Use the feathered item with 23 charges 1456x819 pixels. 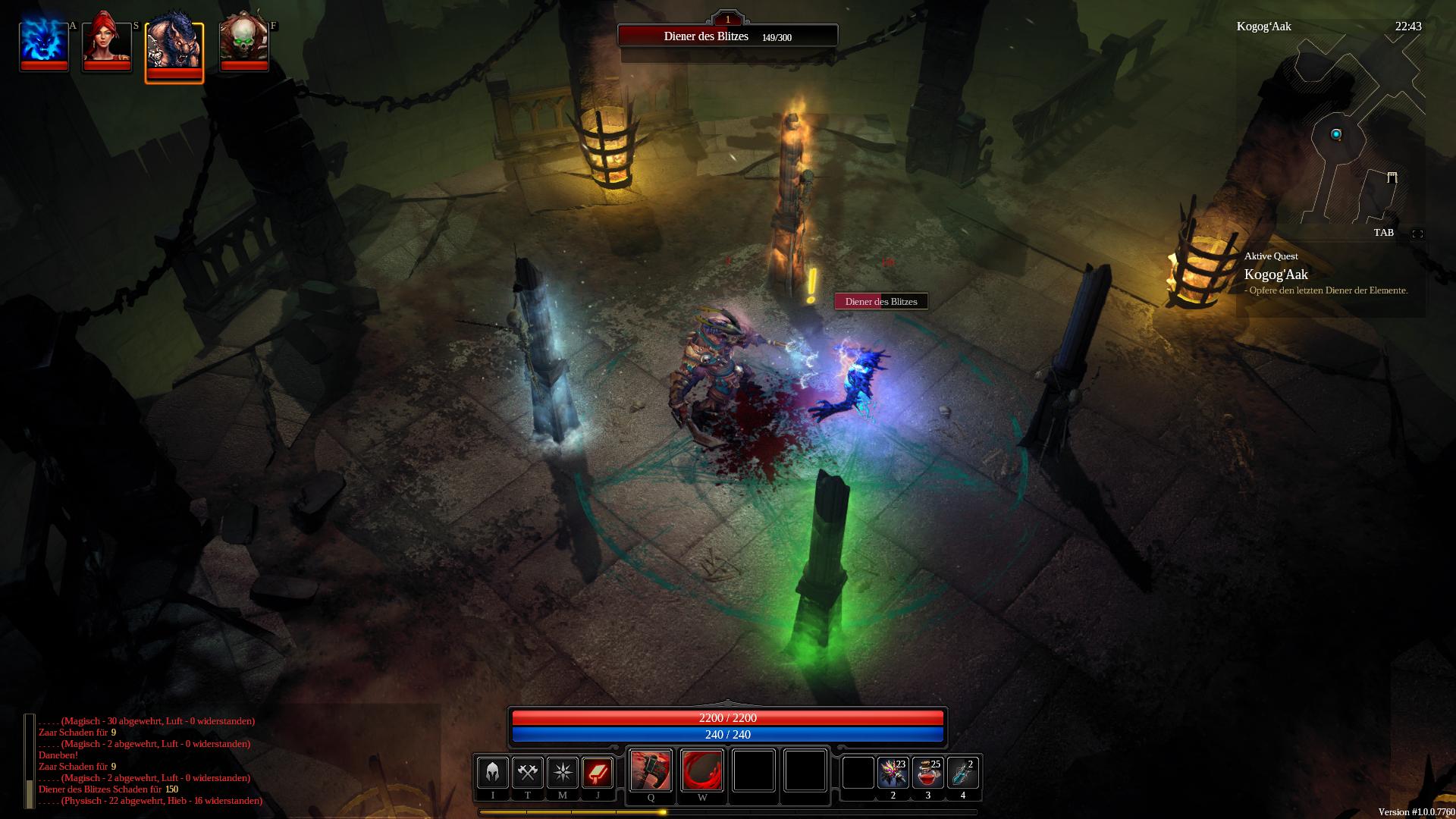click(x=893, y=773)
